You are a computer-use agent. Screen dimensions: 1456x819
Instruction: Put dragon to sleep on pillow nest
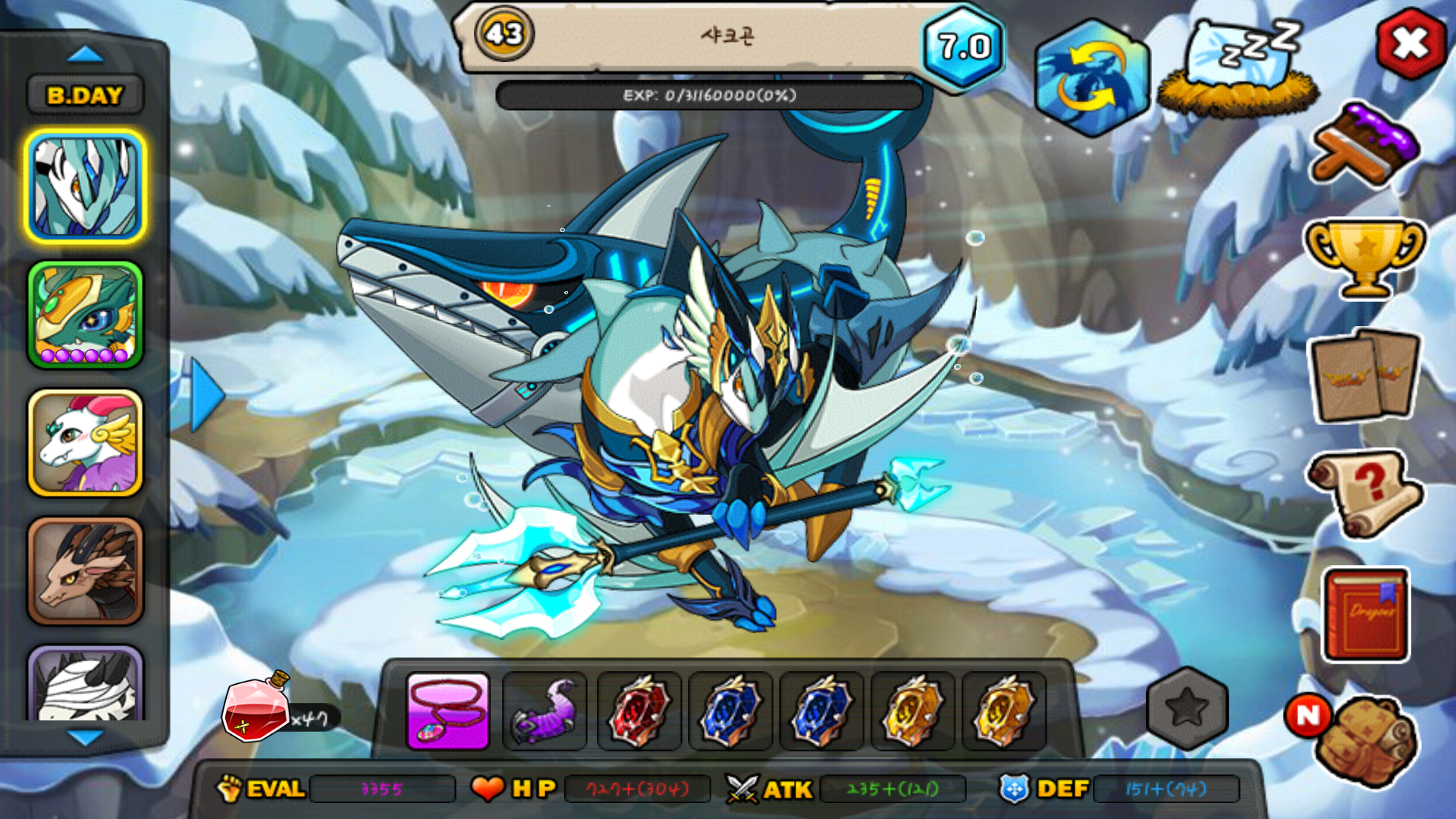point(1238,68)
